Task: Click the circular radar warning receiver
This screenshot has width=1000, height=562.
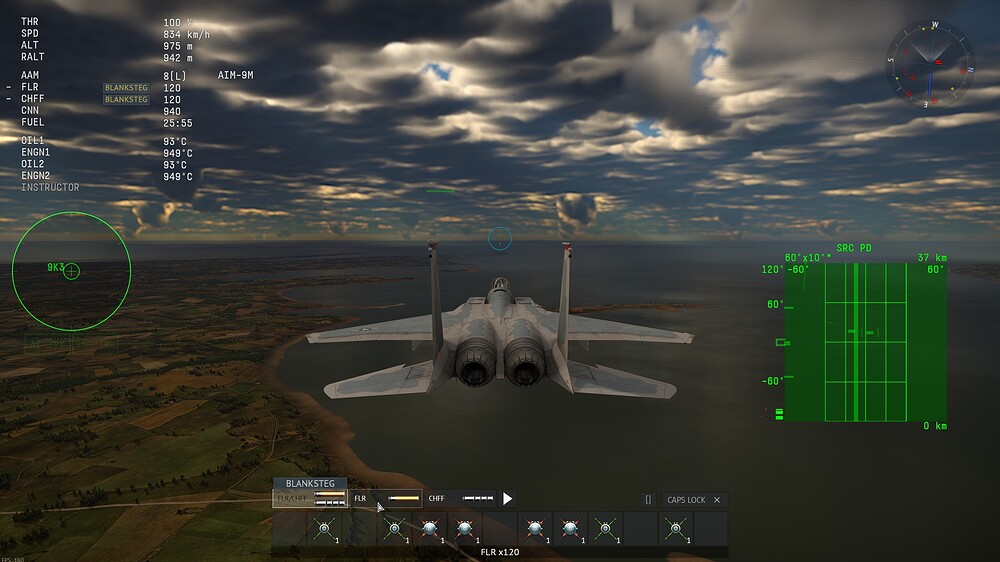Action: coord(71,271)
